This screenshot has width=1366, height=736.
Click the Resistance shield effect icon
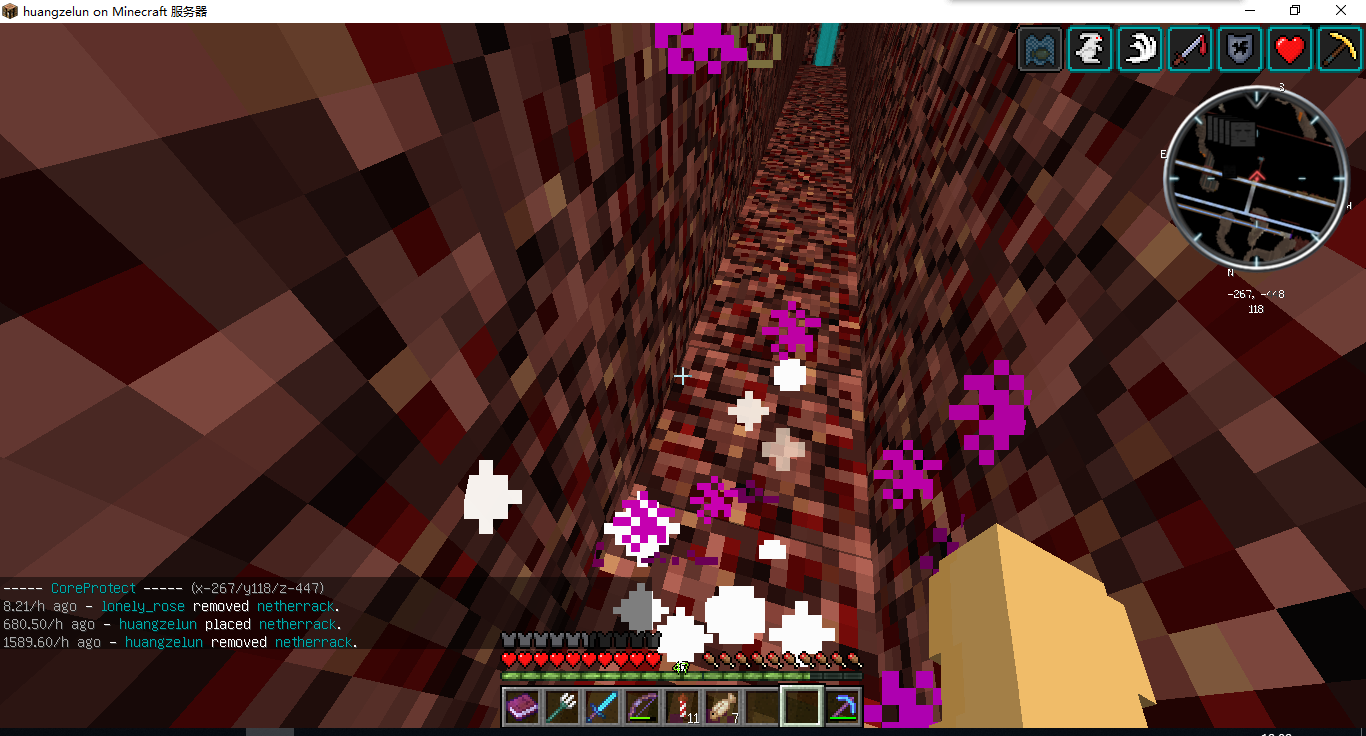(1240, 49)
